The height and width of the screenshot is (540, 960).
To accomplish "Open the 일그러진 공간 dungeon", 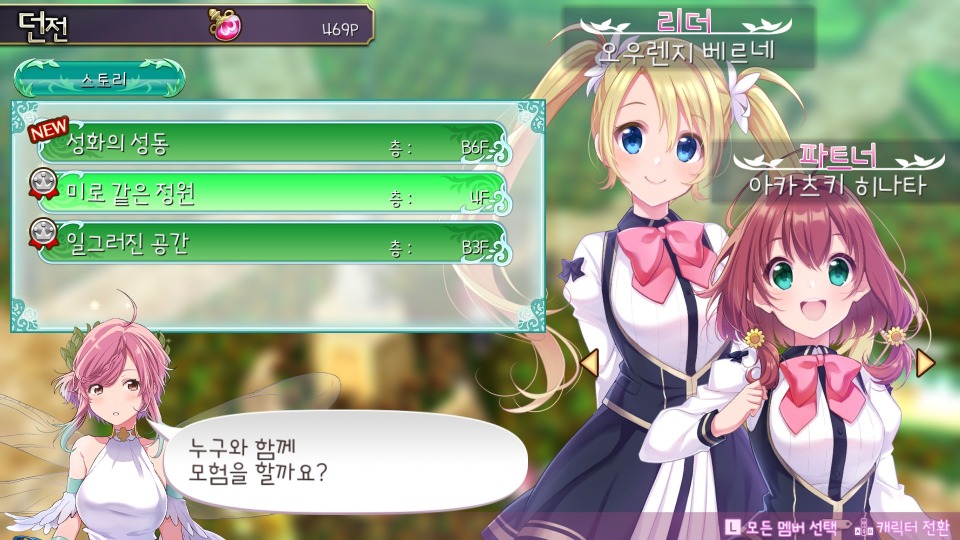I will point(272,241).
